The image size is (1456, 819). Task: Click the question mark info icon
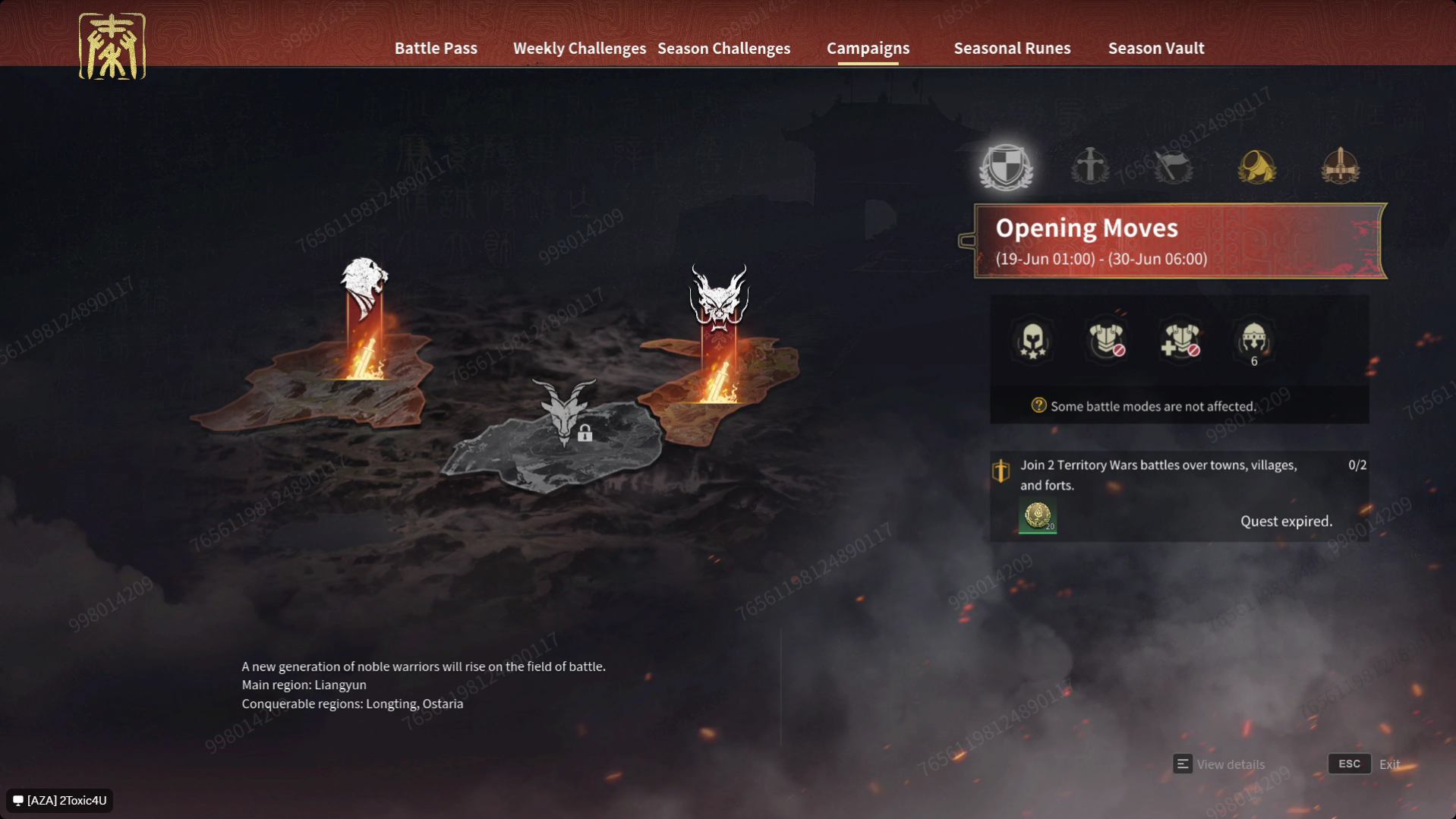click(1038, 406)
